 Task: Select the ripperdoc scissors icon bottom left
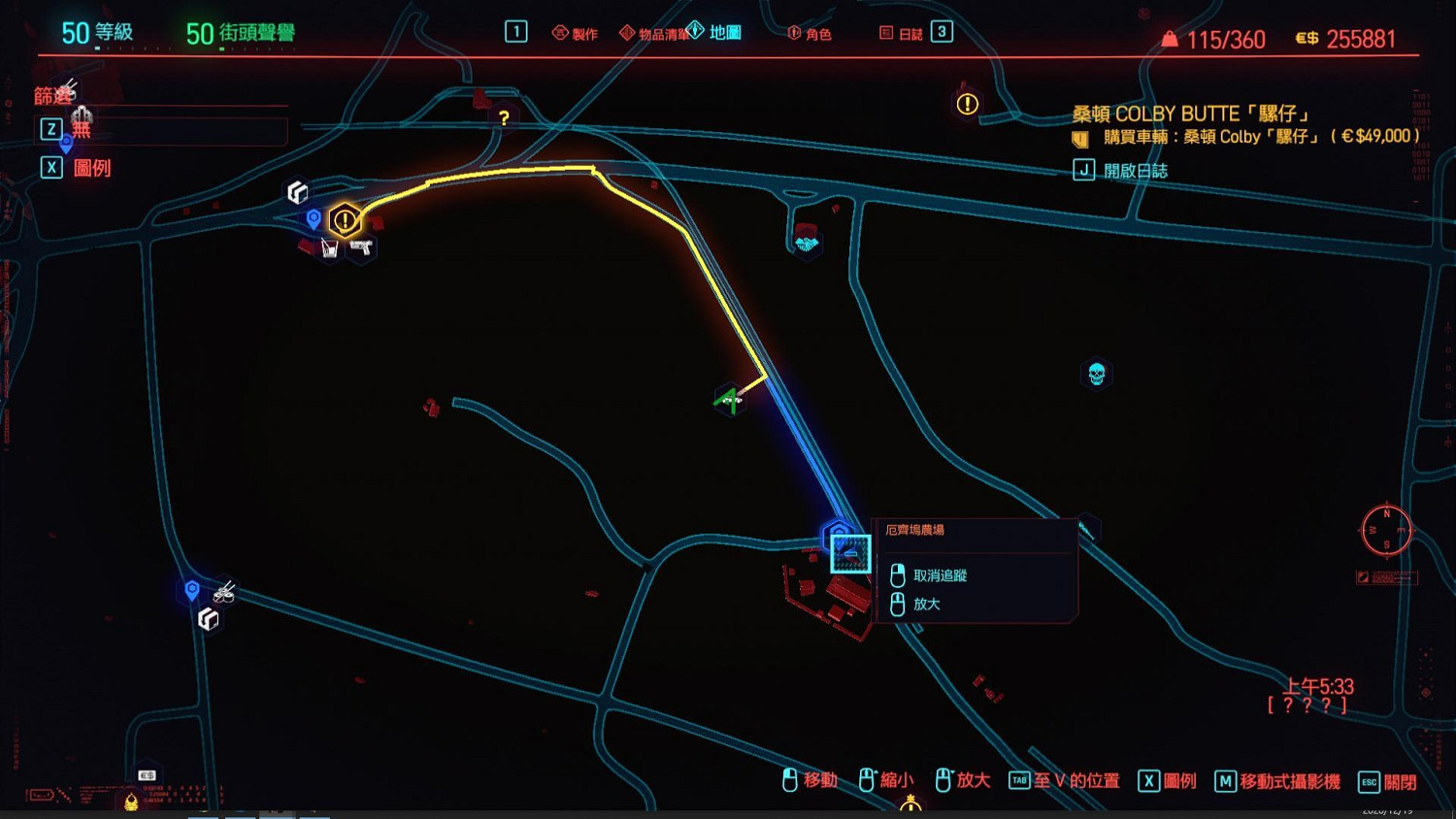tap(221, 594)
